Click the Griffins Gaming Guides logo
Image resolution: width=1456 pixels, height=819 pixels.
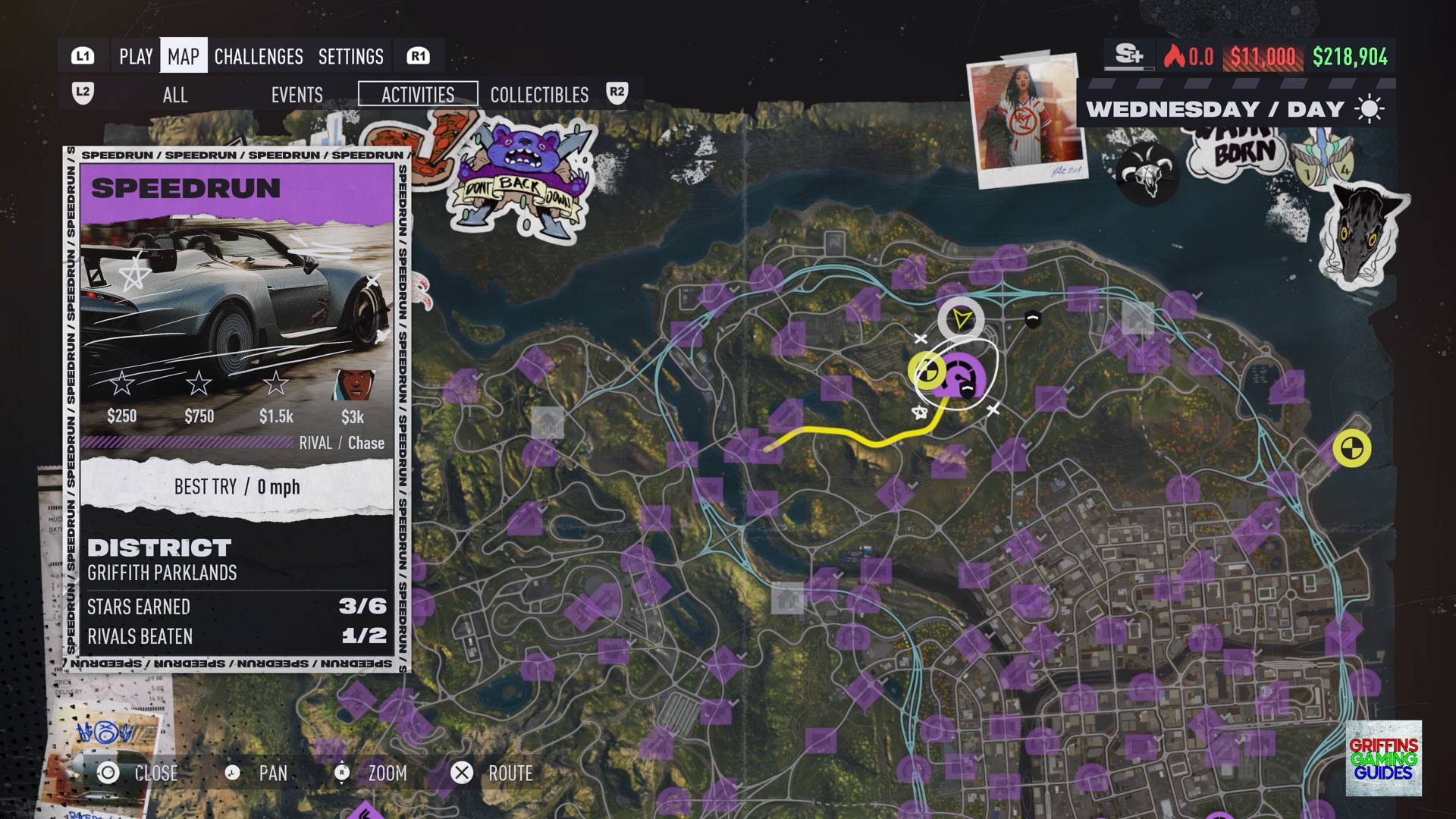click(1383, 758)
